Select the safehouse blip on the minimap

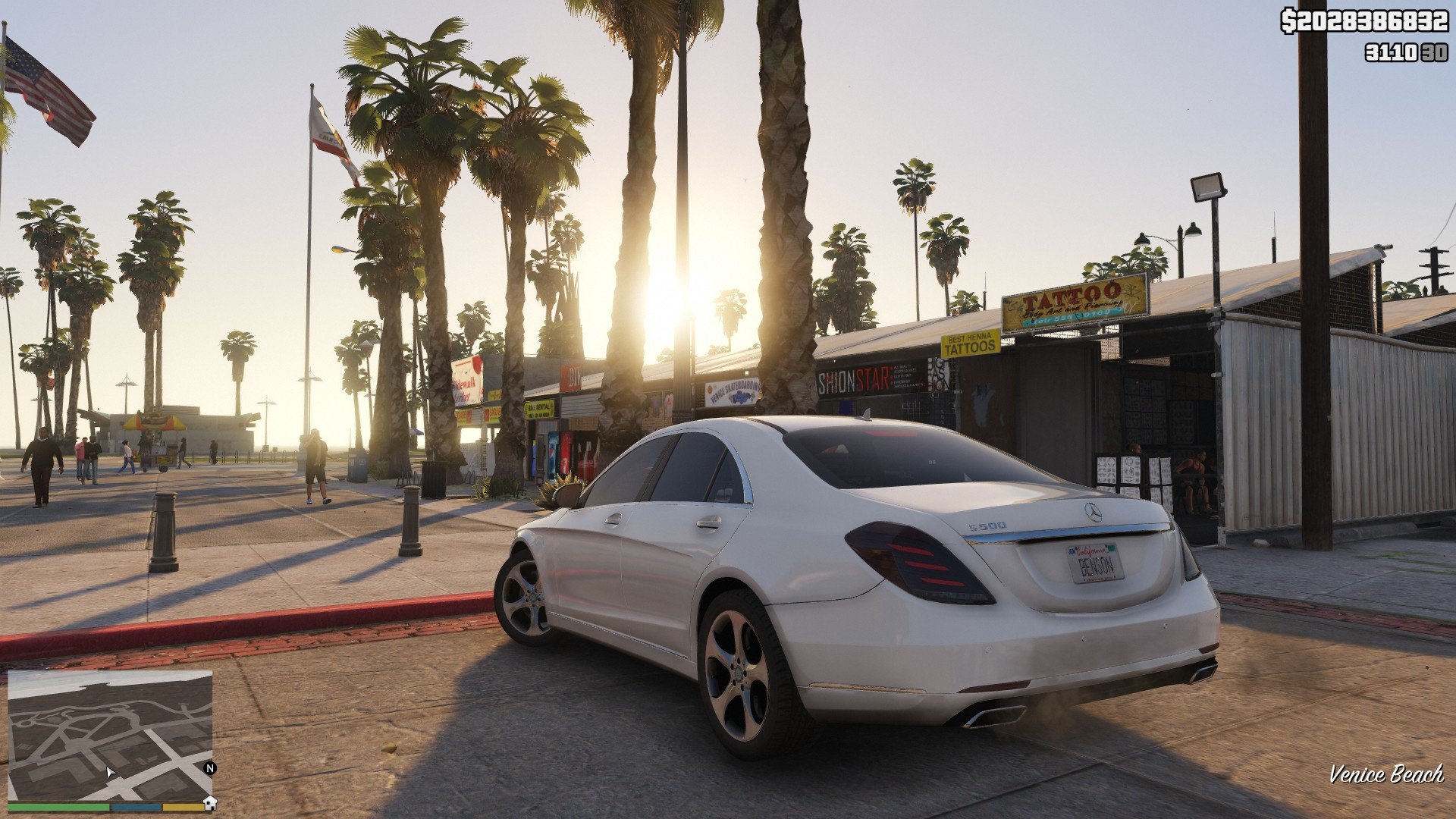210,802
